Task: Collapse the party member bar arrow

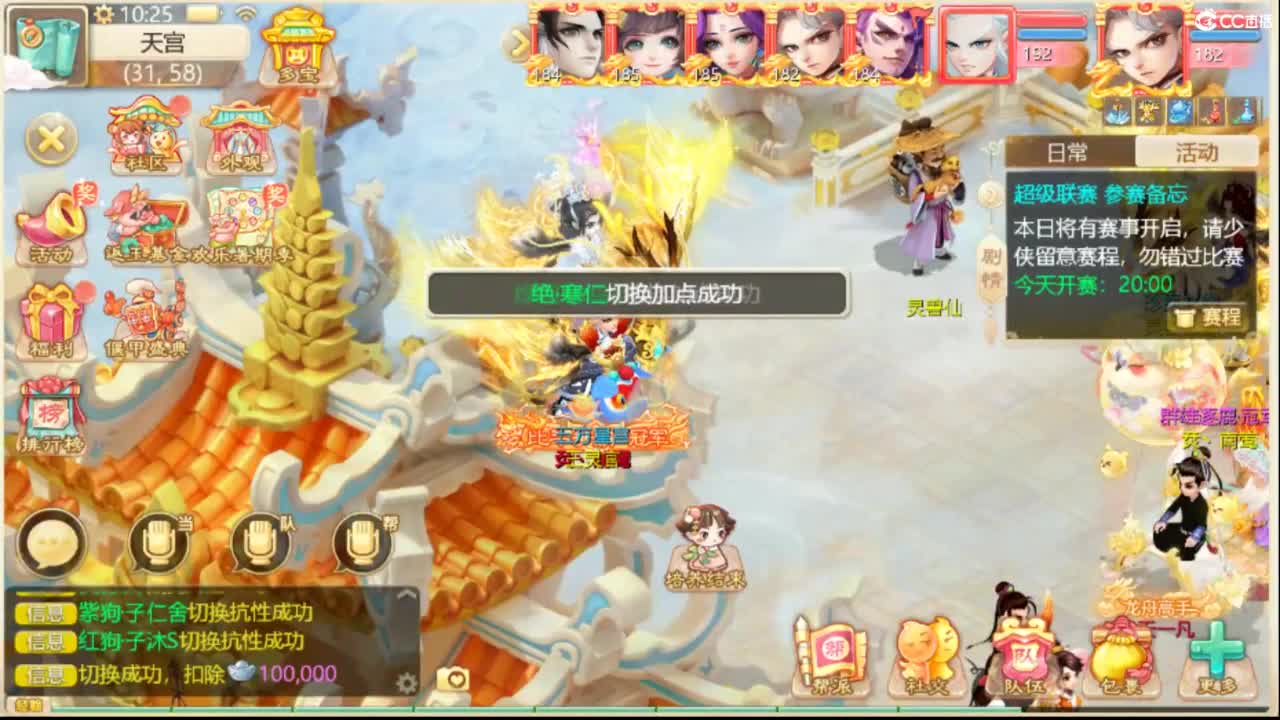Action: [x=519, y=45]
